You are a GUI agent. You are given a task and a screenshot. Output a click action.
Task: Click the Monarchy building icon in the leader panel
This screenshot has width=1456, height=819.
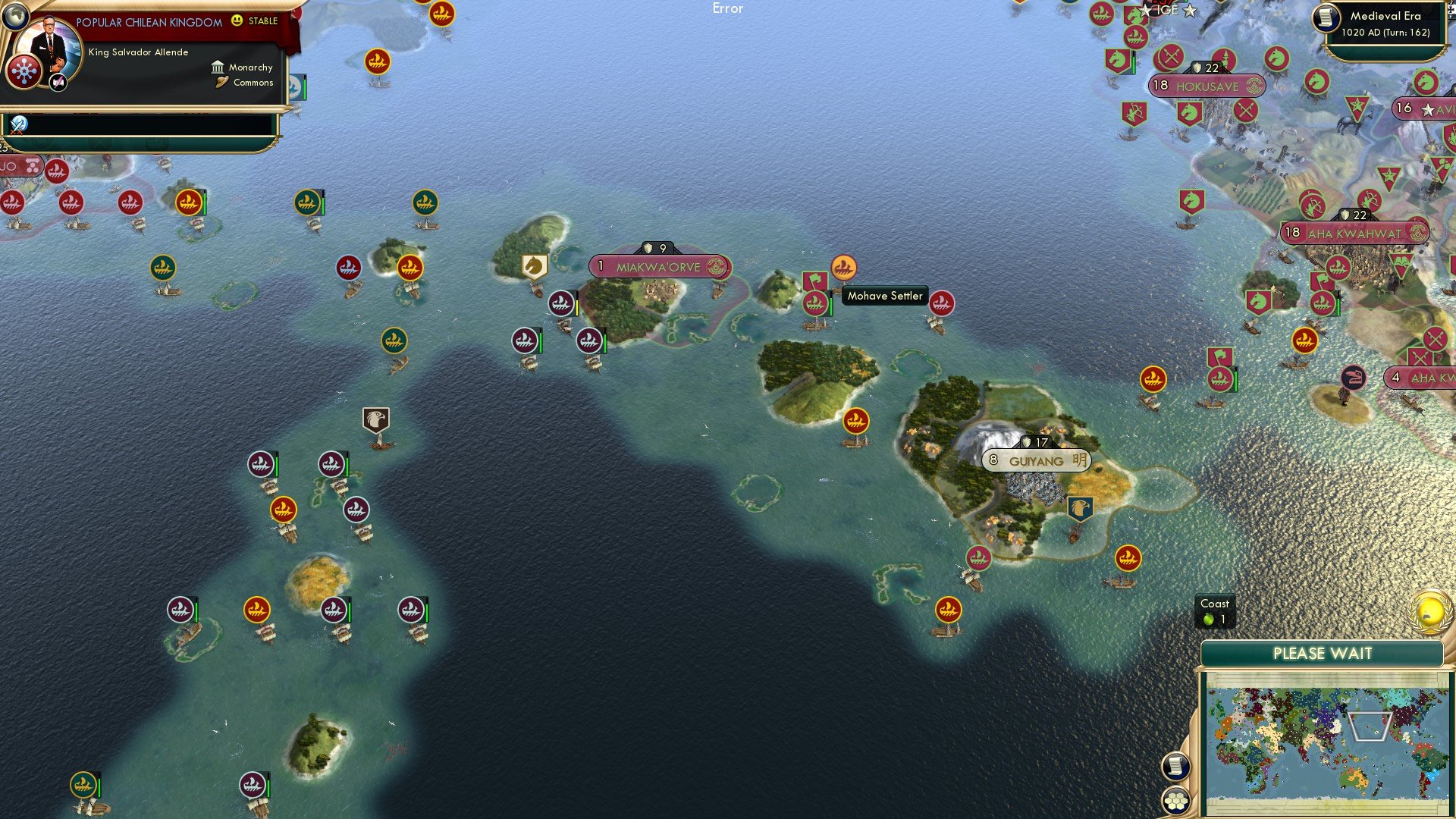[218, 67]
